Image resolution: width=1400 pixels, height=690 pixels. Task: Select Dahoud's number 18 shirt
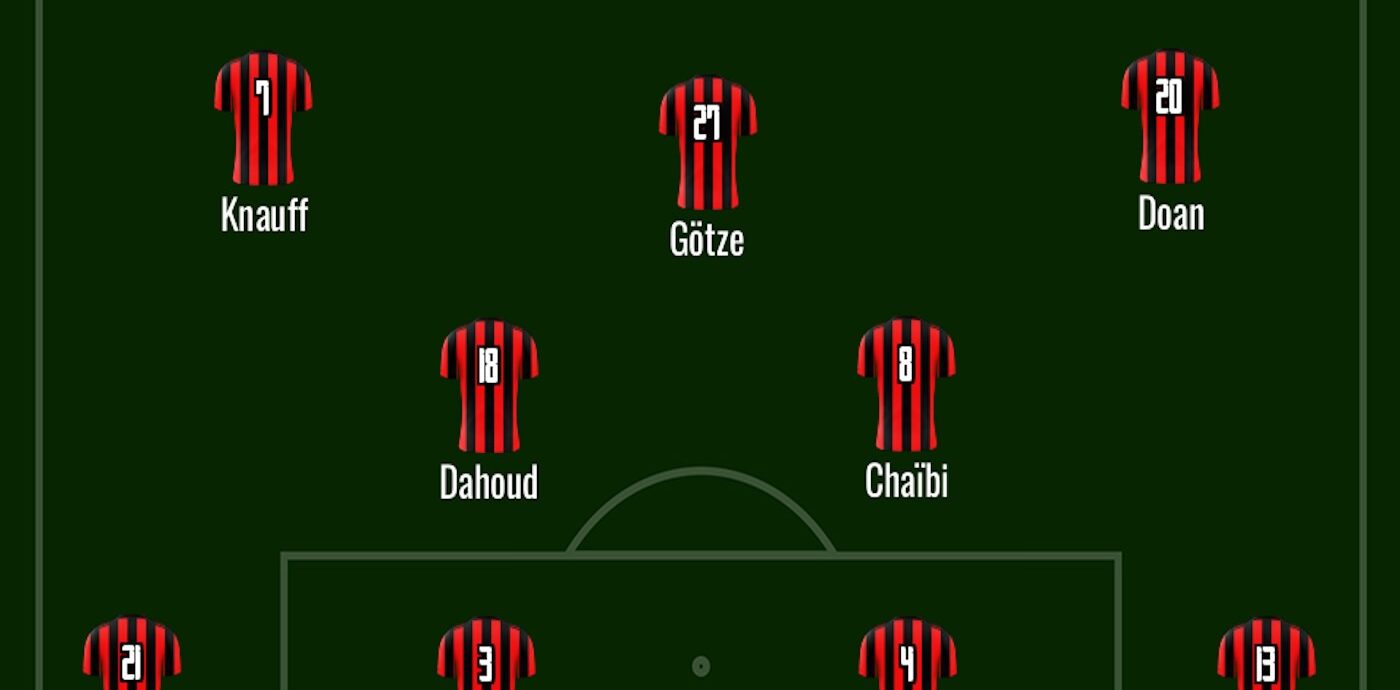click(489, 385)
